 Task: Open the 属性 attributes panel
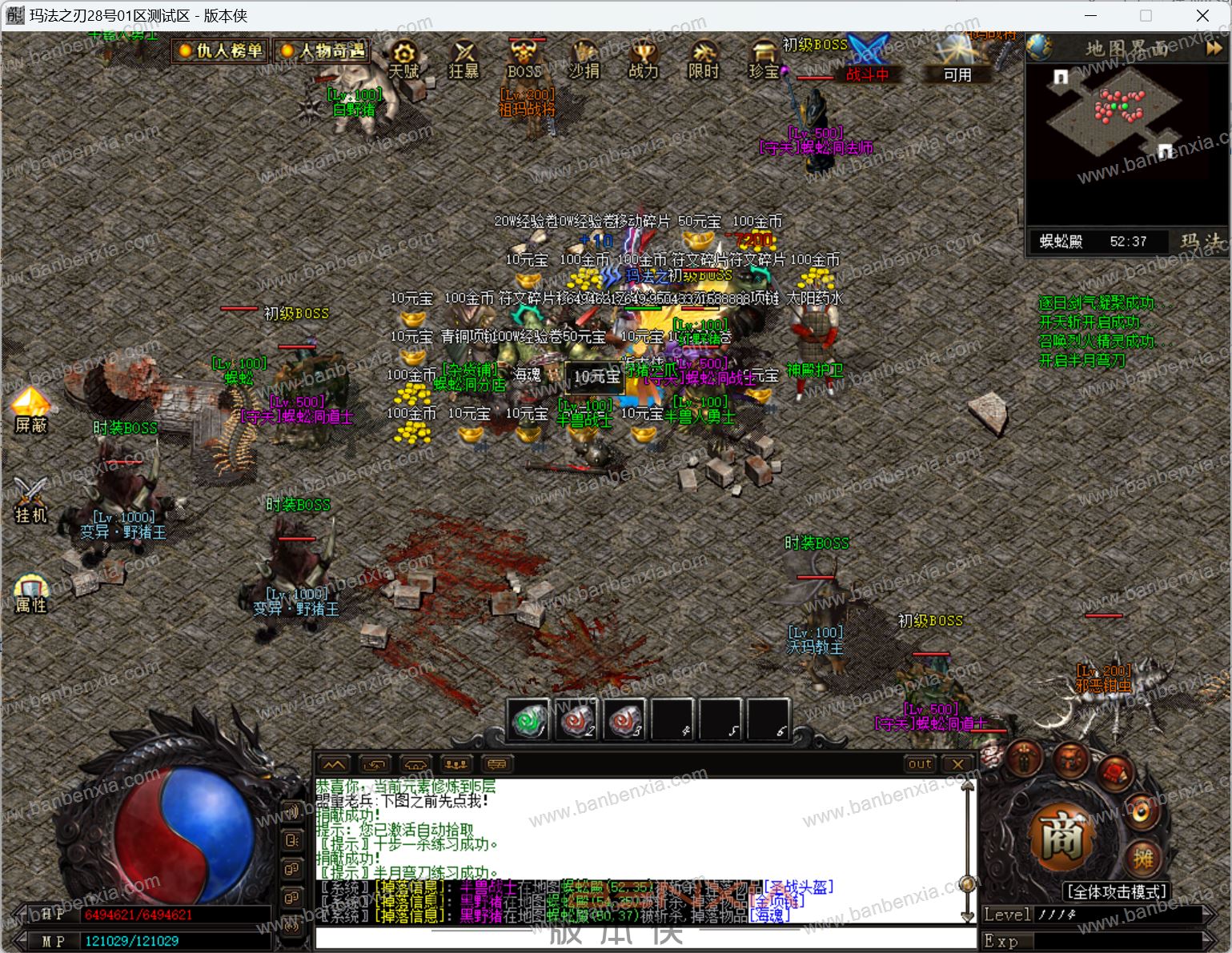(x=30, y=591)
